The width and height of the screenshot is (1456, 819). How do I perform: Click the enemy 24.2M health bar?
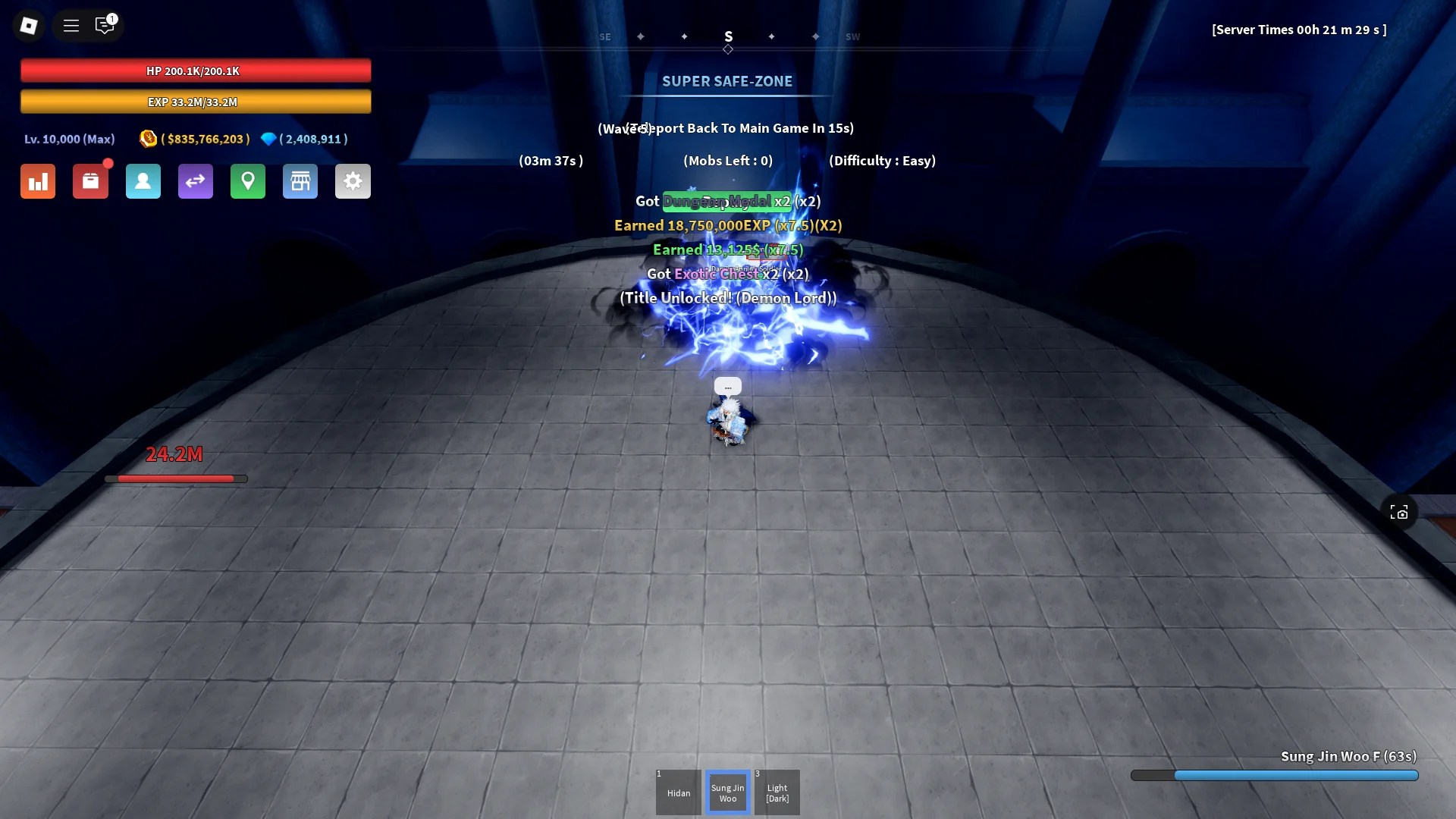pyautogui.click(x=176, y=479)
